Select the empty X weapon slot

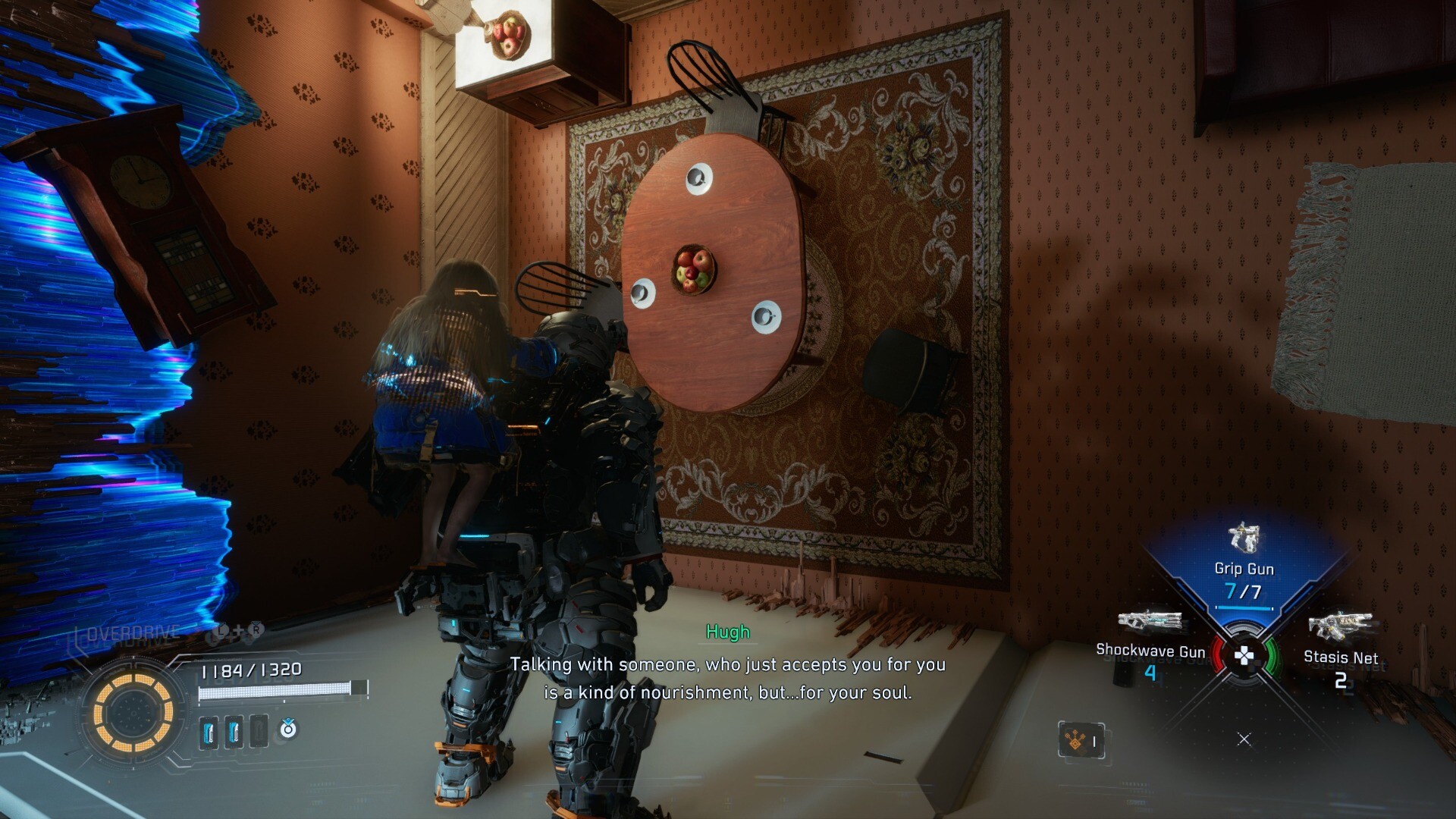coord(1244,739)
